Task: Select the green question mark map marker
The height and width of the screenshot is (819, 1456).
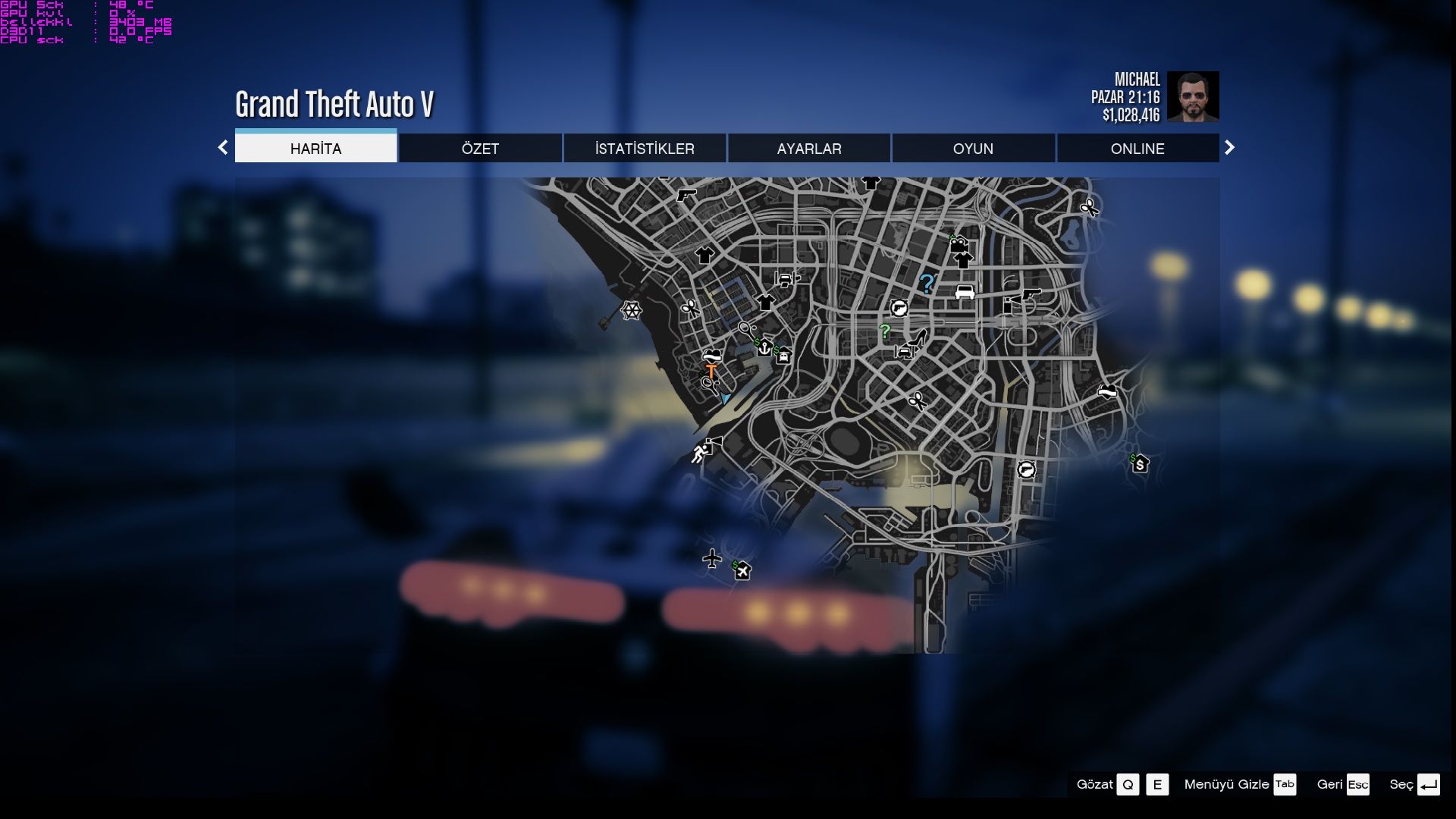Action: (884, 331)
